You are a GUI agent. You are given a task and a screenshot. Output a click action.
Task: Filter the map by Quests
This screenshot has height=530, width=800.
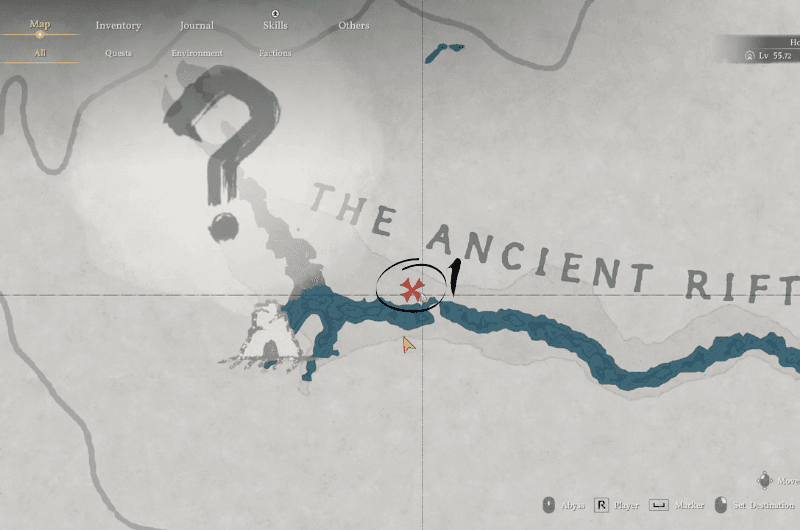click(x=118, y=53)
